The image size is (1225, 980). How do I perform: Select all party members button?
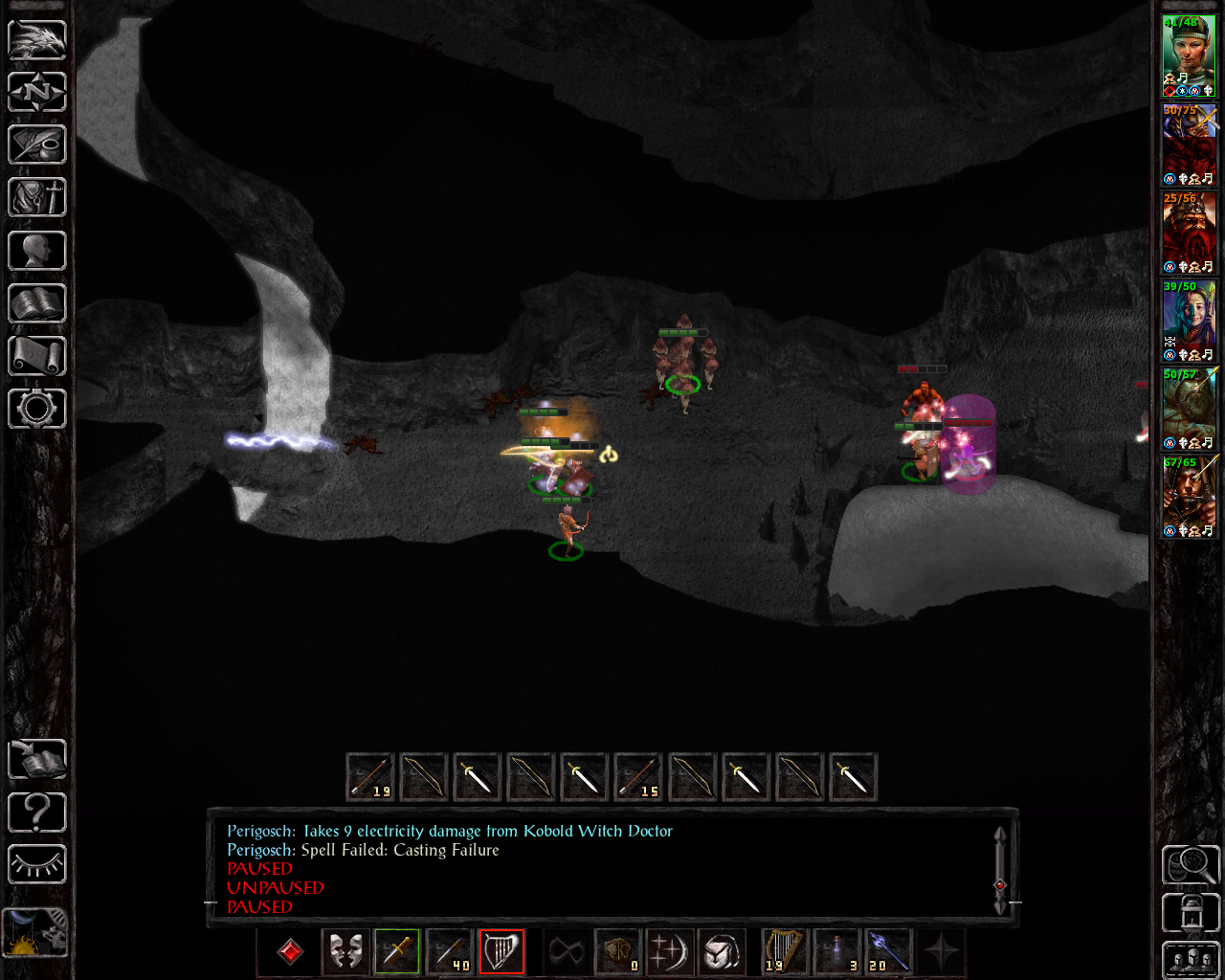point(1191,960)
